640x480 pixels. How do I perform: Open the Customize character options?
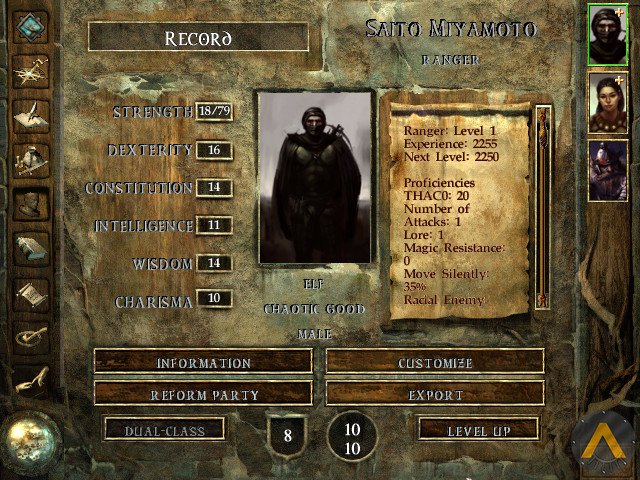(435, 362)
